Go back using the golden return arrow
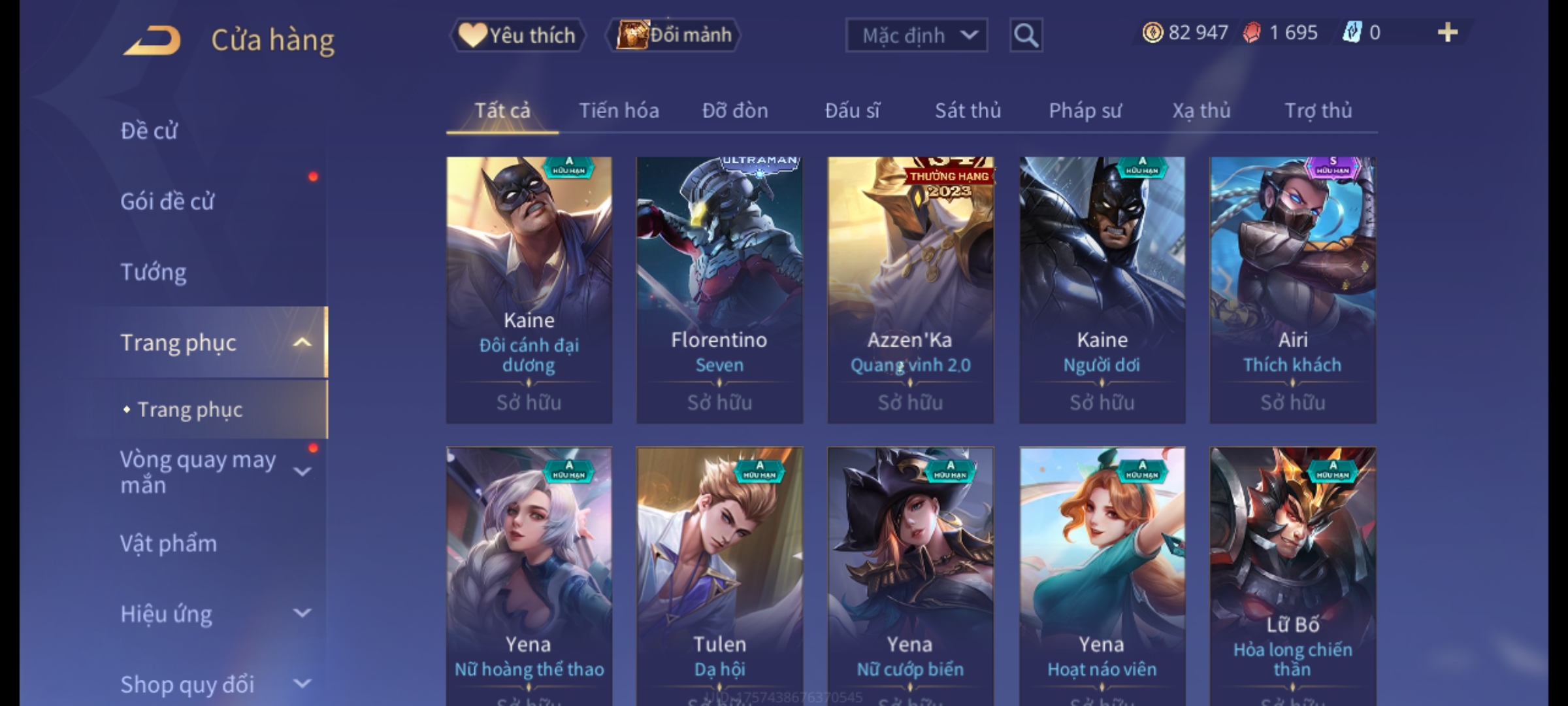The image size is (1568, 706). pos(152,41)
